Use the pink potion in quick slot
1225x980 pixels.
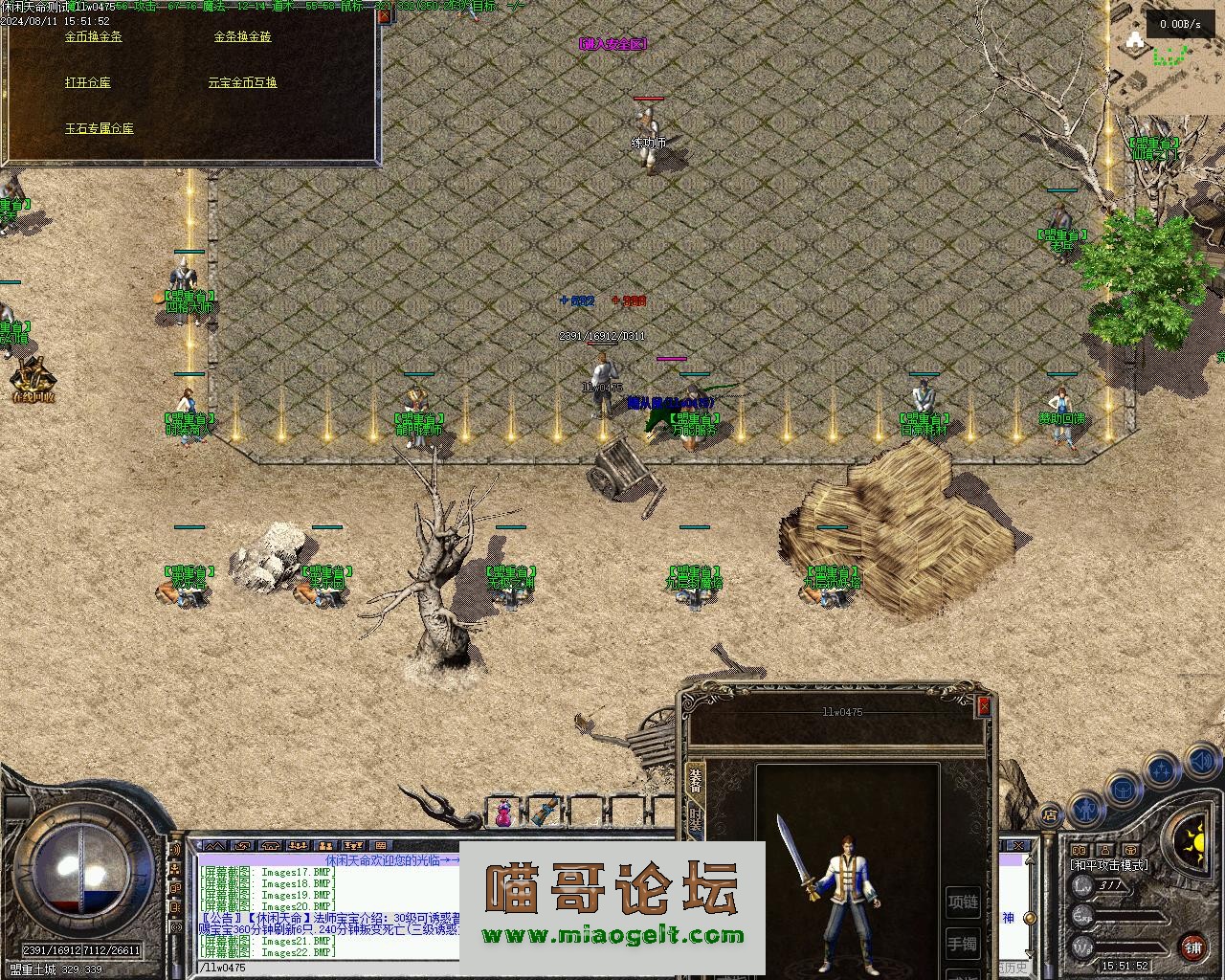[502, 813]
